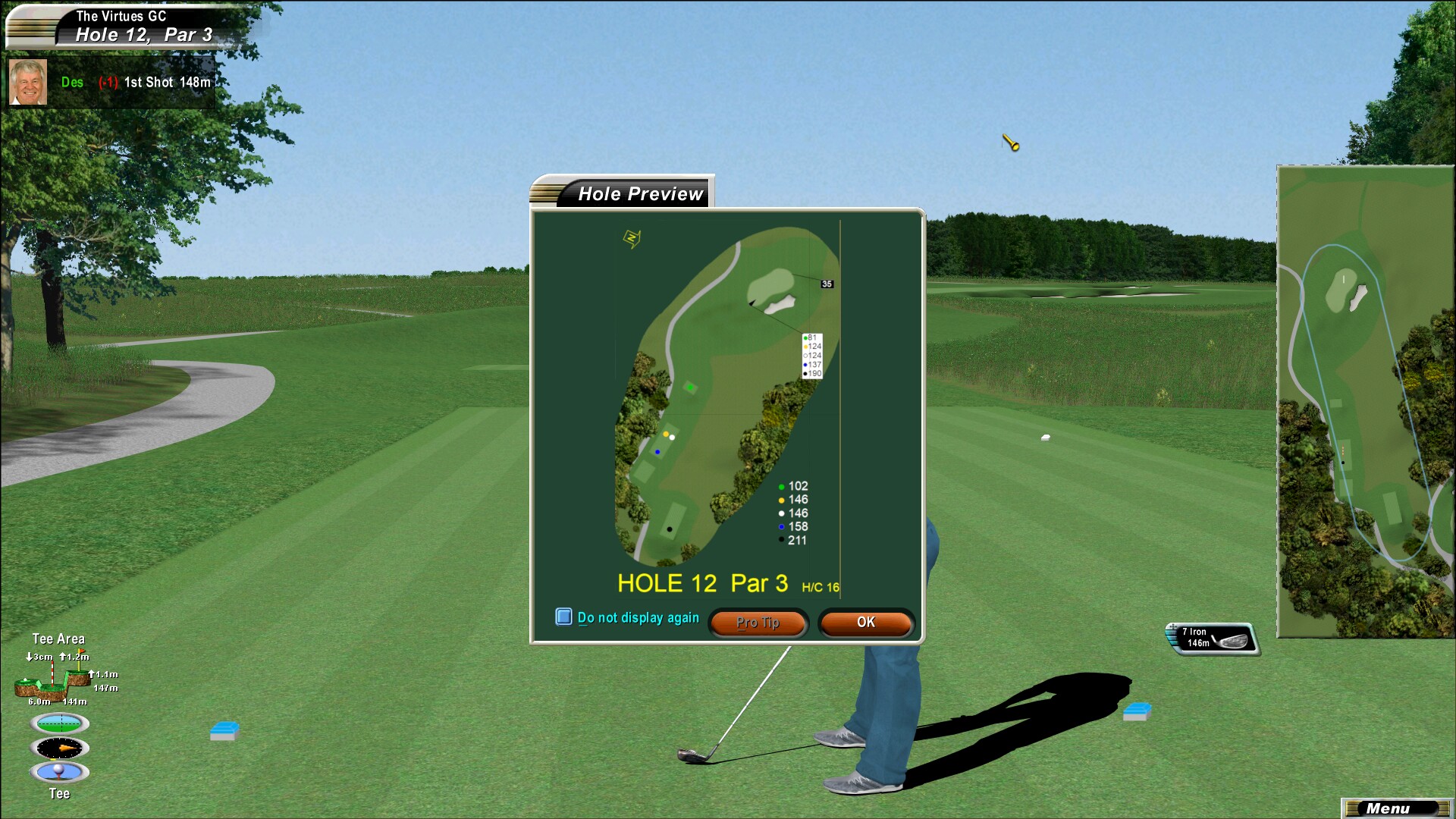Confirm the hole preview with OK
This screenshot has height=819, width=1456.
coord(866,623)
